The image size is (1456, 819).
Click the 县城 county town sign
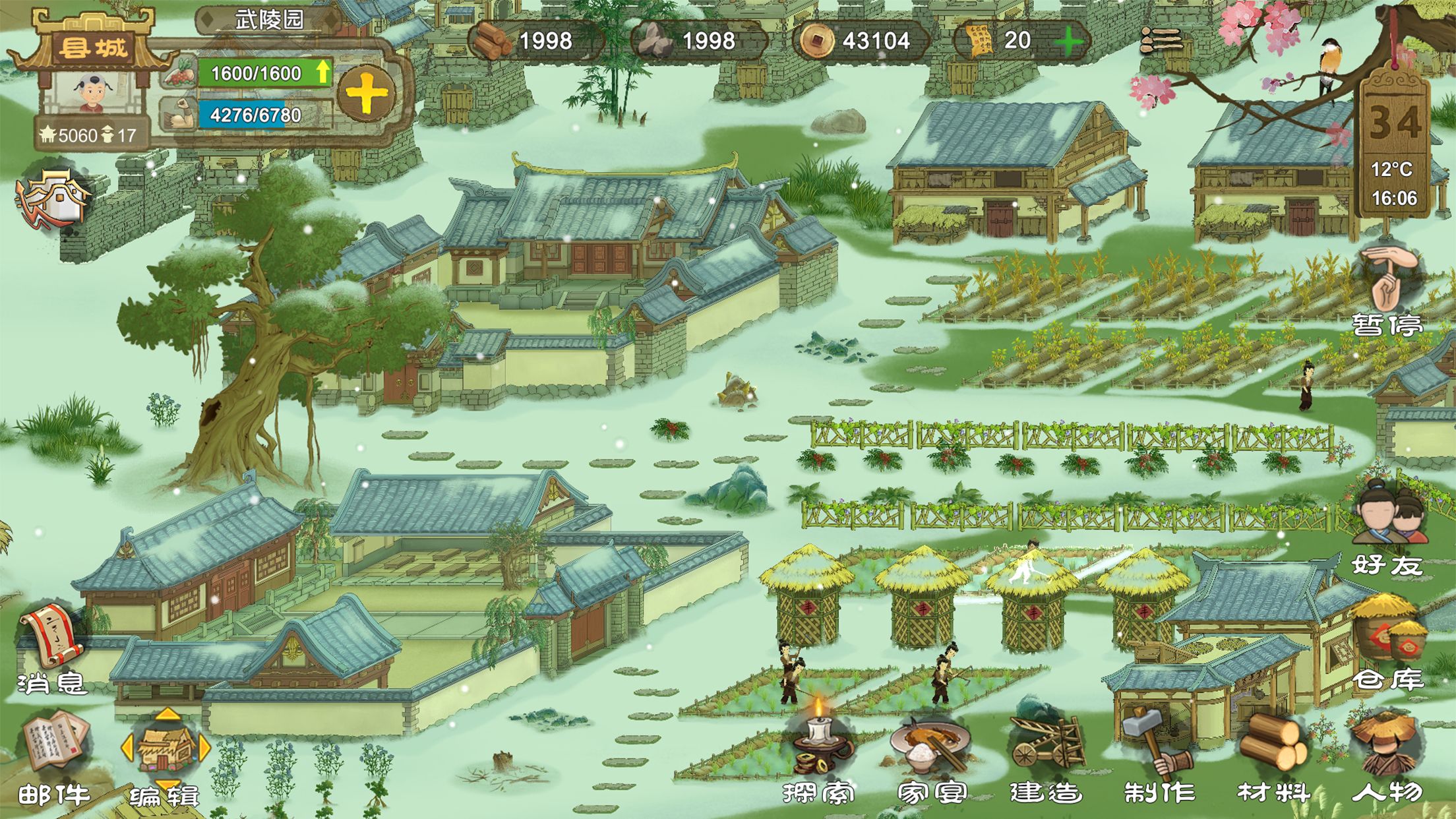pos(93,47)
